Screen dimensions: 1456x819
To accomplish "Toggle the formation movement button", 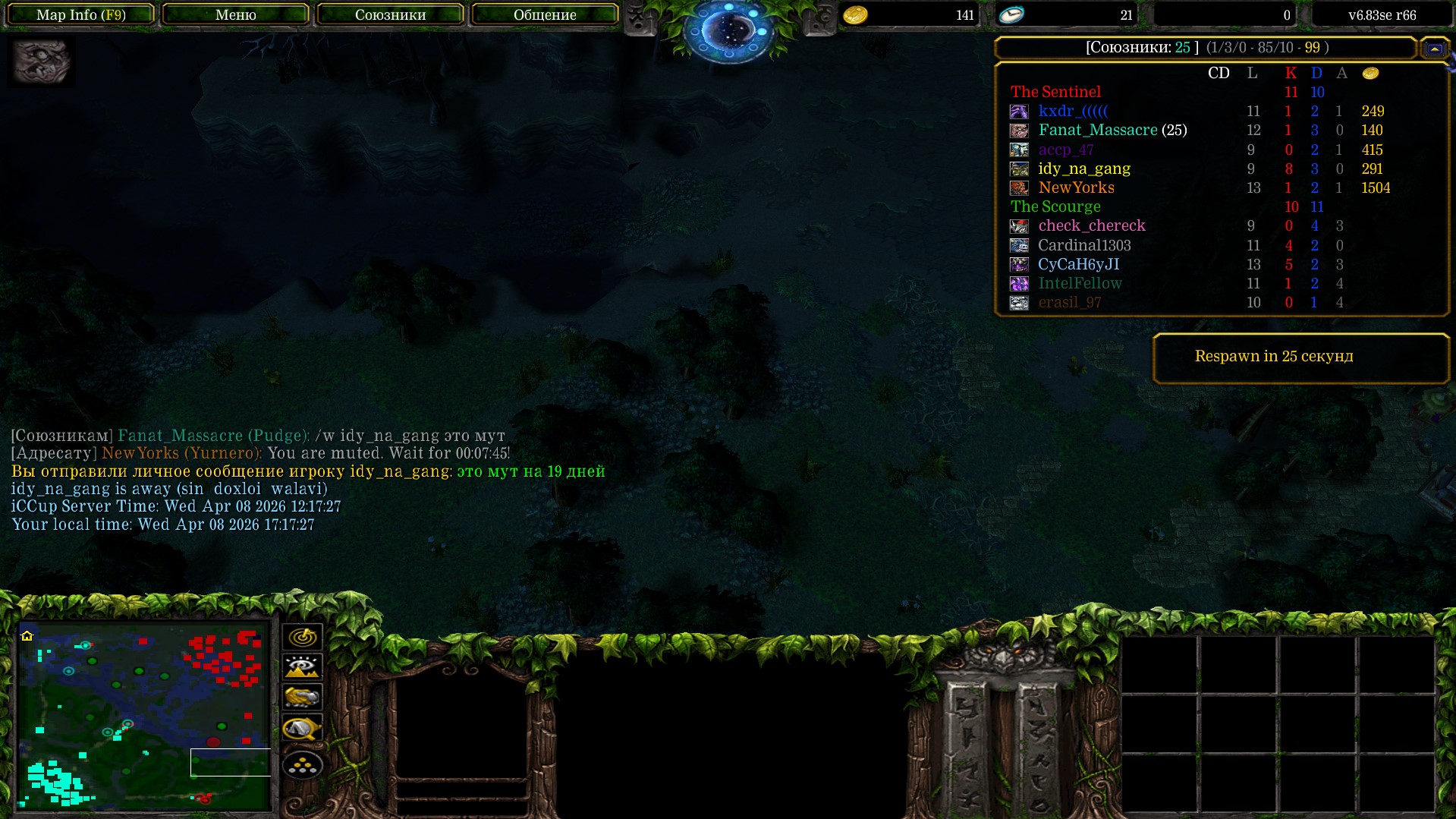I will [302, 765].
